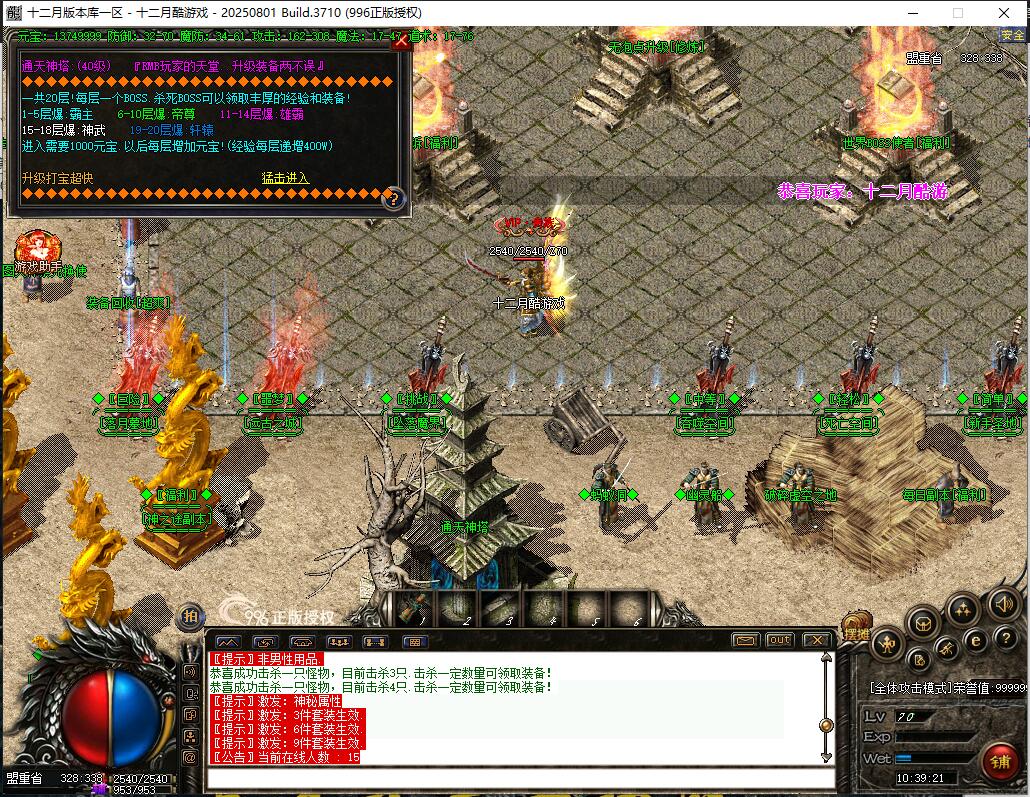Toggle the speaker sound button

pyautogui.click(x=1002, y=604)
